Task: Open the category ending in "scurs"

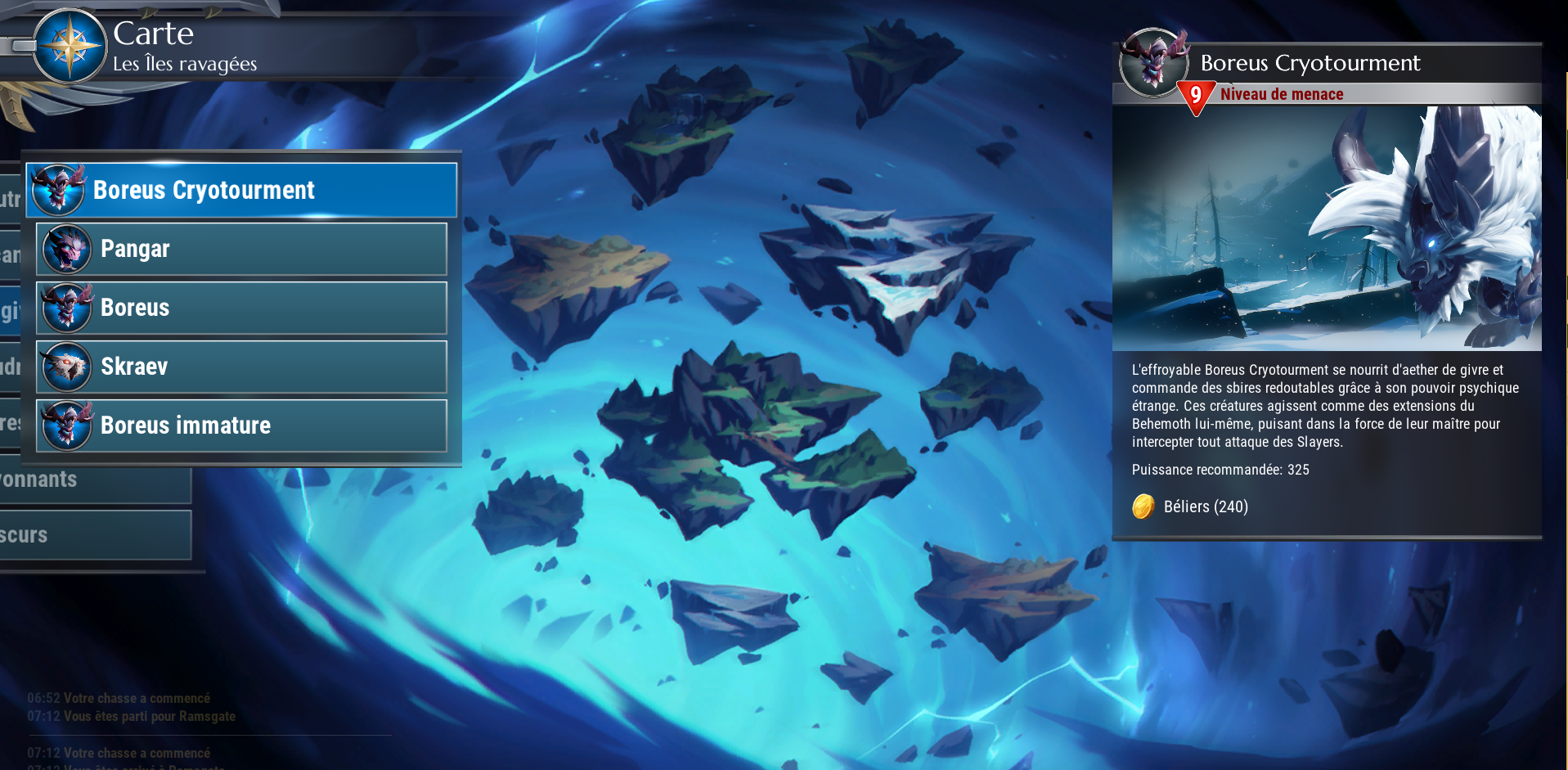Action: pos(94,535)
